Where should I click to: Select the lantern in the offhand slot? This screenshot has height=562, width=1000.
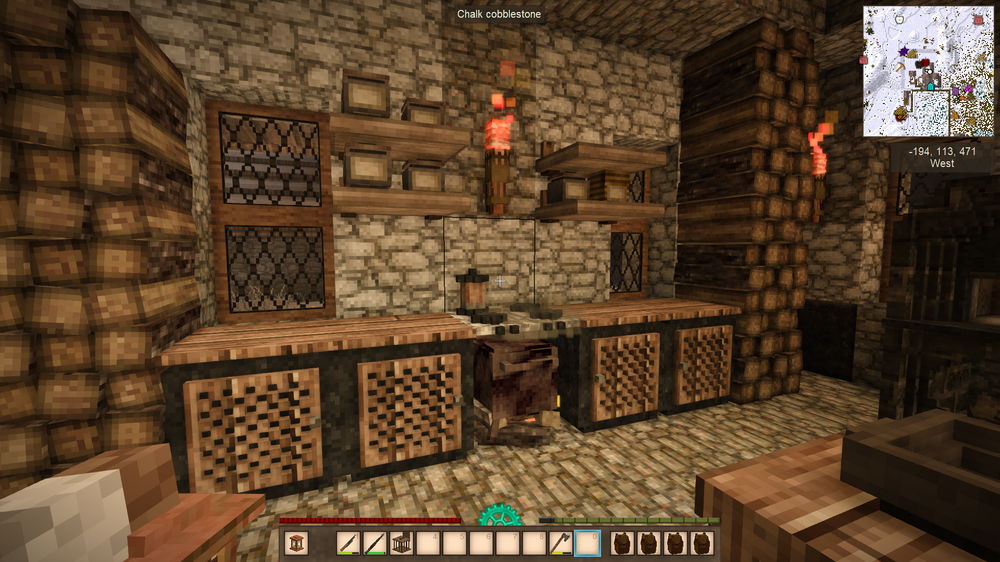tap(295, 543)
